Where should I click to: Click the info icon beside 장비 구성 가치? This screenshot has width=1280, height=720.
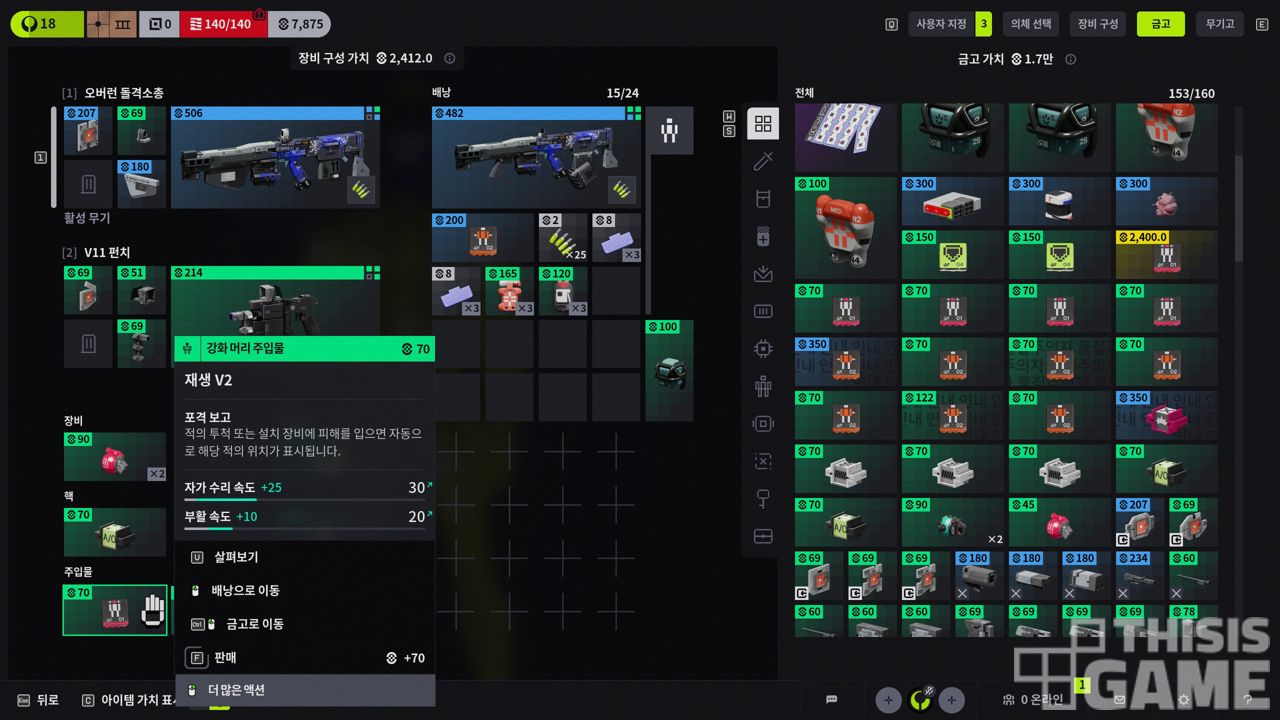pyautogui.click(x=450, y=59)
